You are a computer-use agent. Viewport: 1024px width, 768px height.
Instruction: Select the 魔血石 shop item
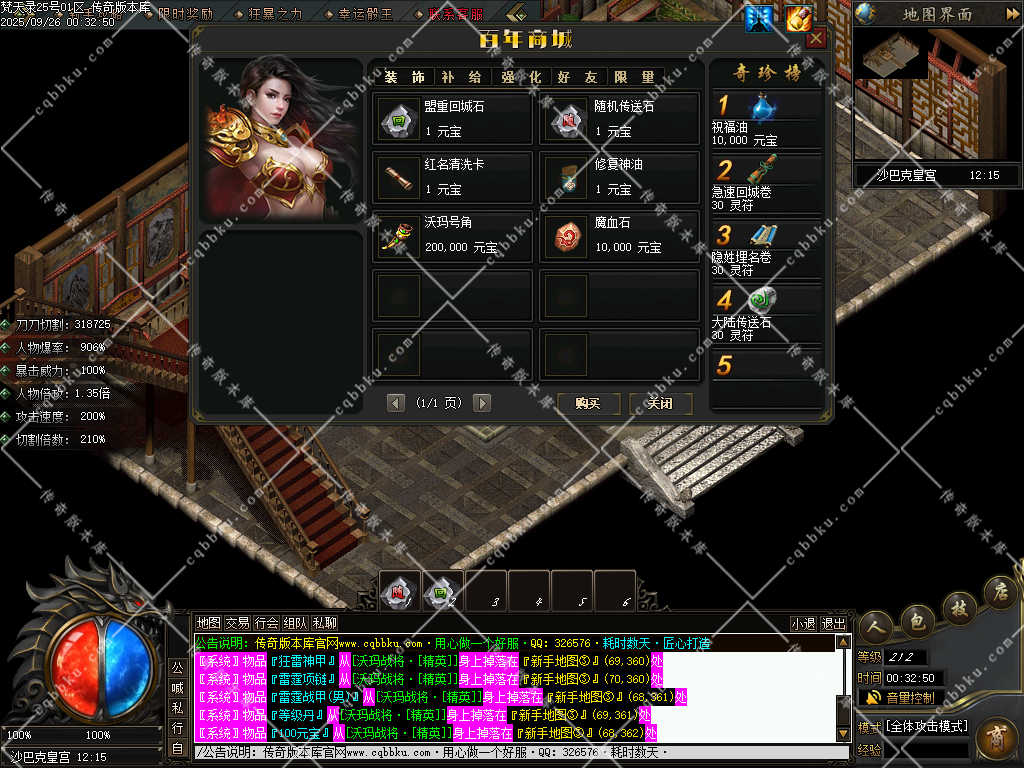620,236
